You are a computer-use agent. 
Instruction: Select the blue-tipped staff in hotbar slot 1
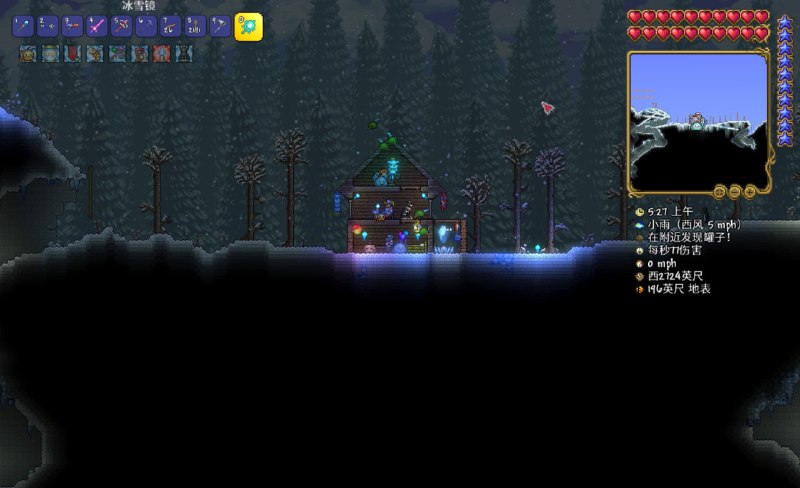pos(23,27)
